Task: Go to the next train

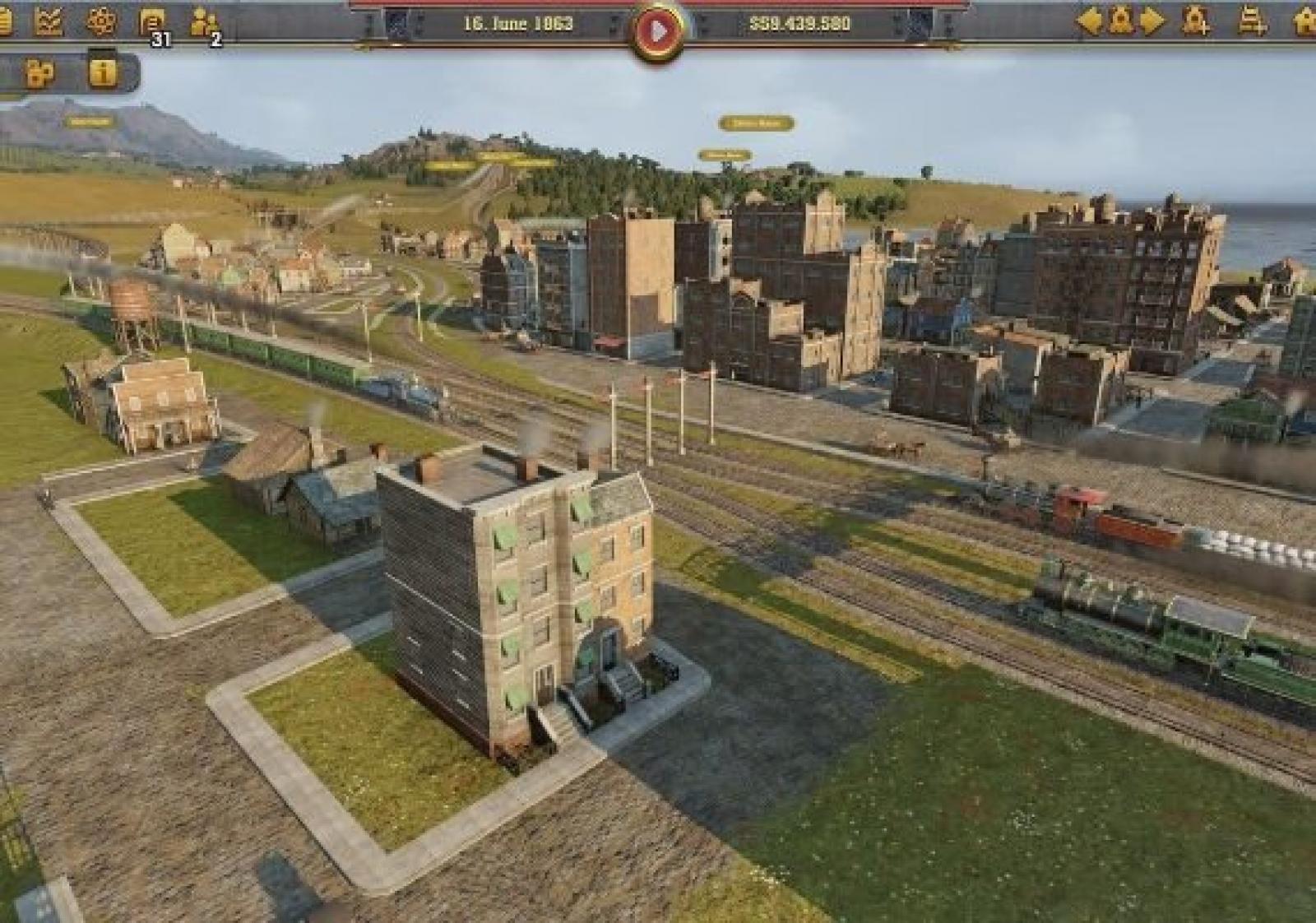Action: pyautogui.click(x=1151, y=21)
